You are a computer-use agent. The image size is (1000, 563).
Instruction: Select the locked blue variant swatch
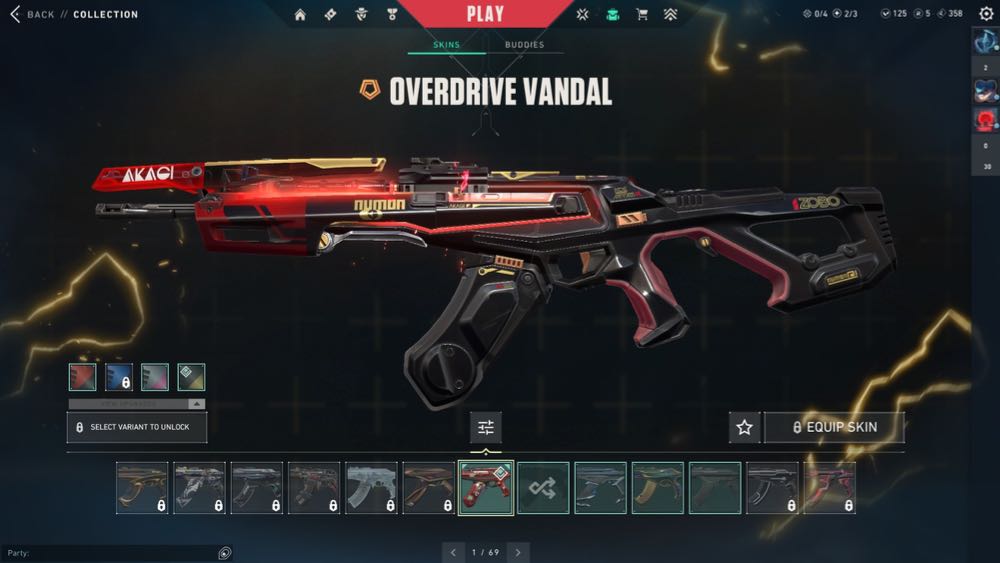point(119,377)
